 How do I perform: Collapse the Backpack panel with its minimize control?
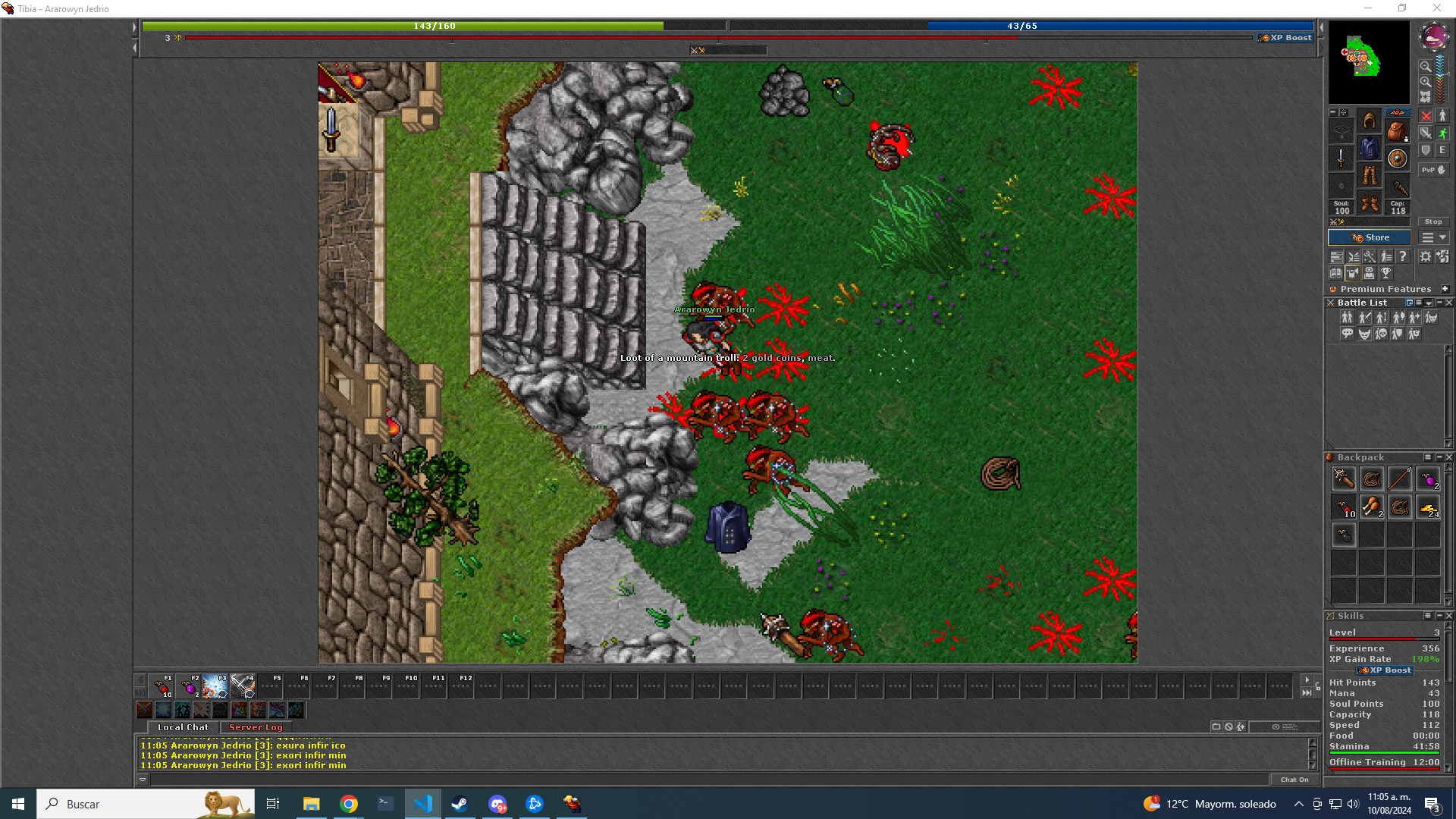1439,457
